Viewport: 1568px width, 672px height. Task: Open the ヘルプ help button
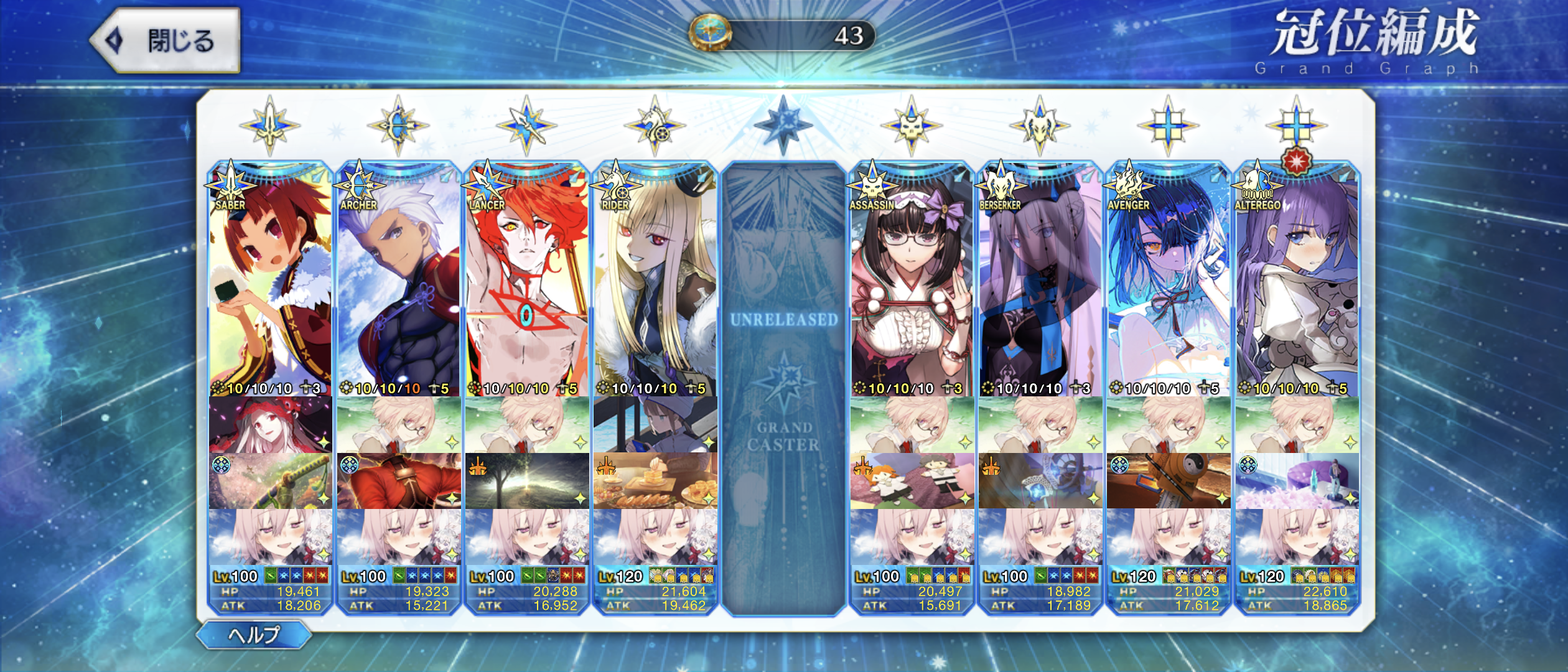click(254, 635)
